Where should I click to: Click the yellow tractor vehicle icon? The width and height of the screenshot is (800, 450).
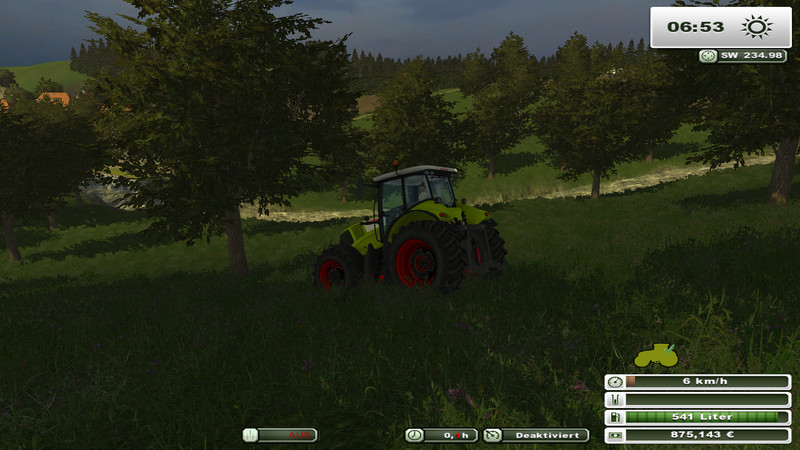(656, 355)
